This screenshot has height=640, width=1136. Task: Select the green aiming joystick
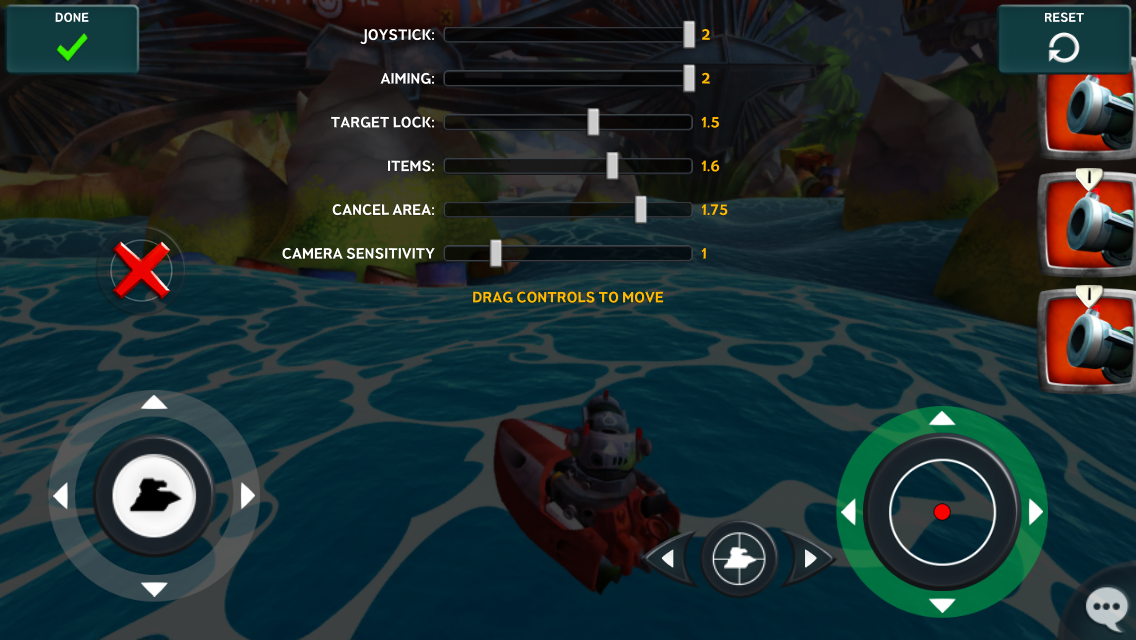(x=942, y=511)
